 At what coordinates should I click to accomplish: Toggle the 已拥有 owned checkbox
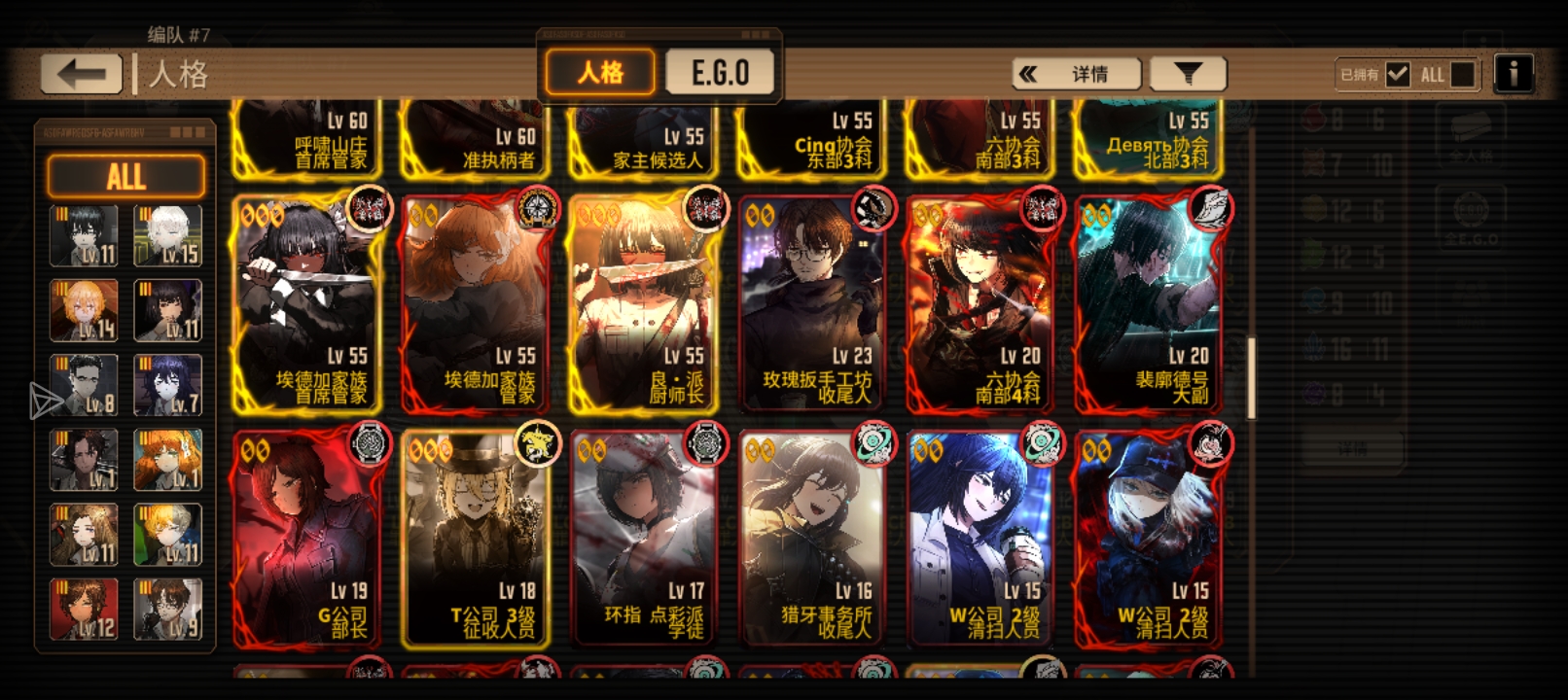tap(1398, 72)
